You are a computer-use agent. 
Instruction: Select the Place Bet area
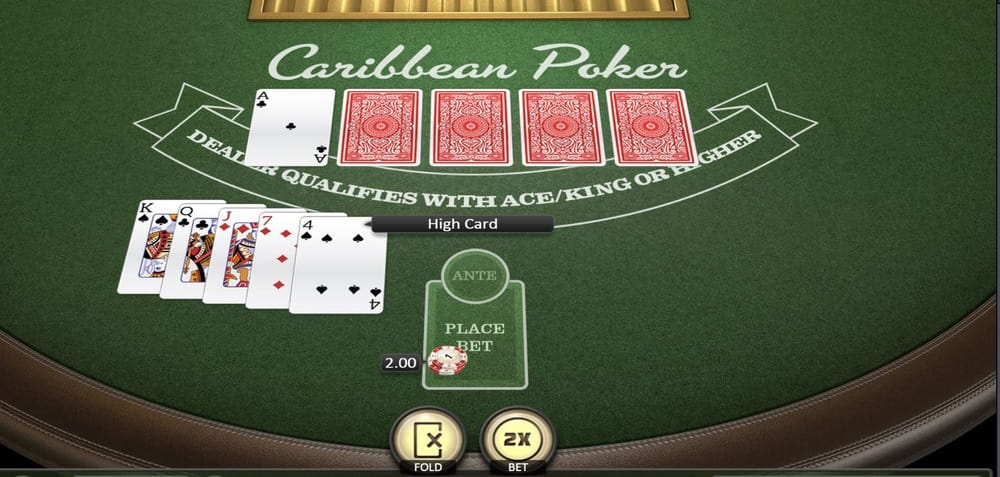click(x=475, y=338)
